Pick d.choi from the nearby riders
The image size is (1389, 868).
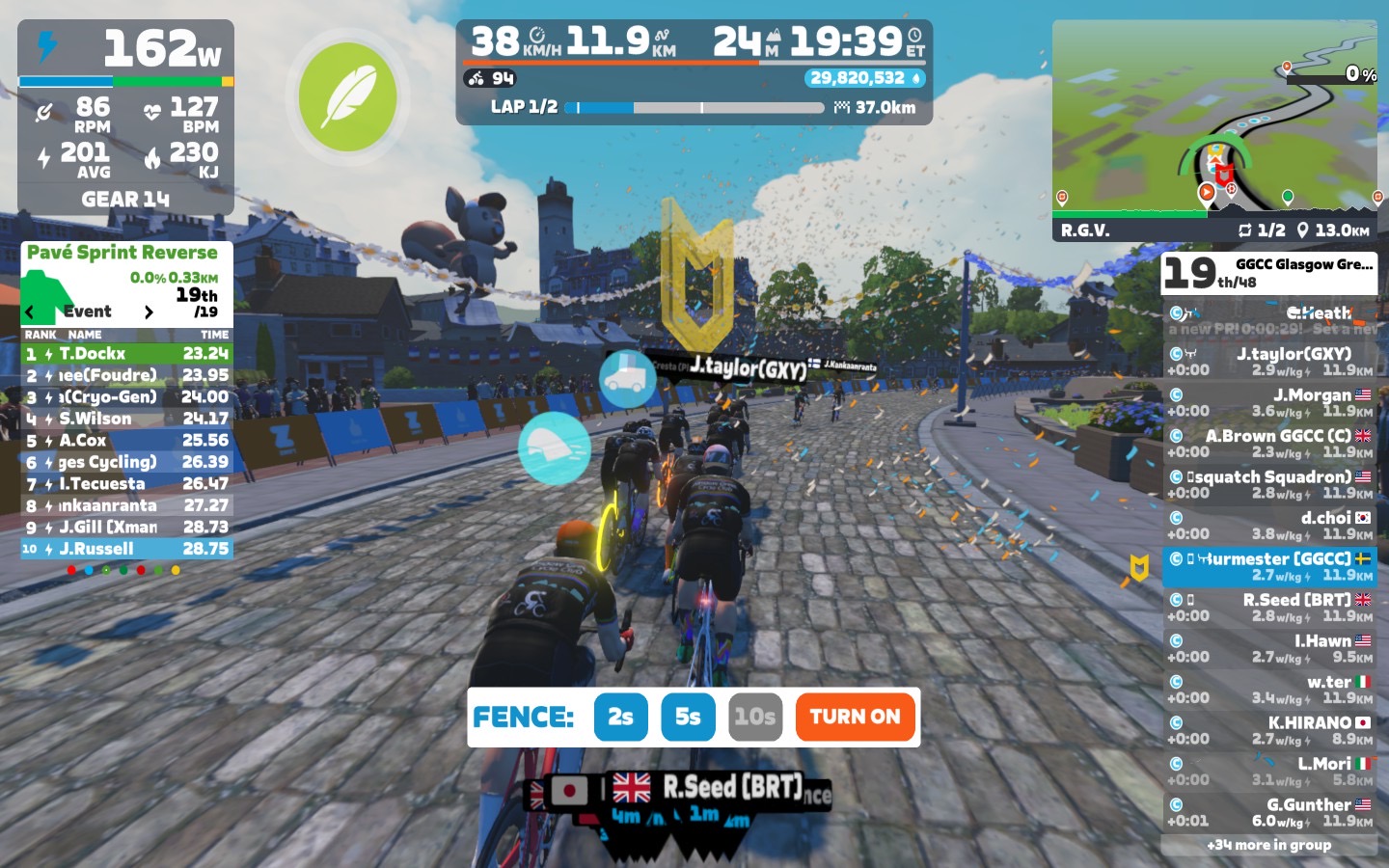click(1269, 526)
